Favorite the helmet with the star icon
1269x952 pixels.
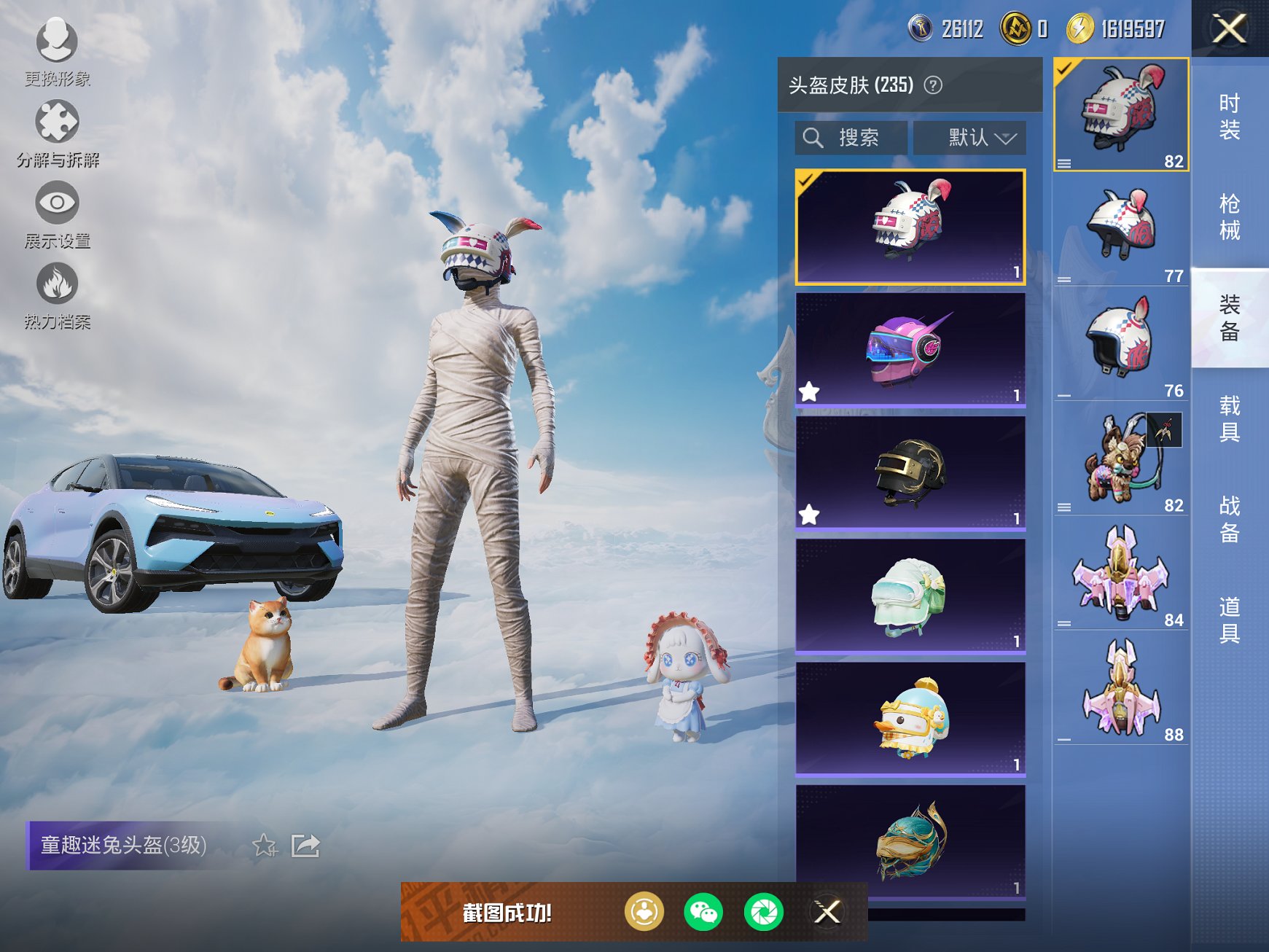point(265,846)
